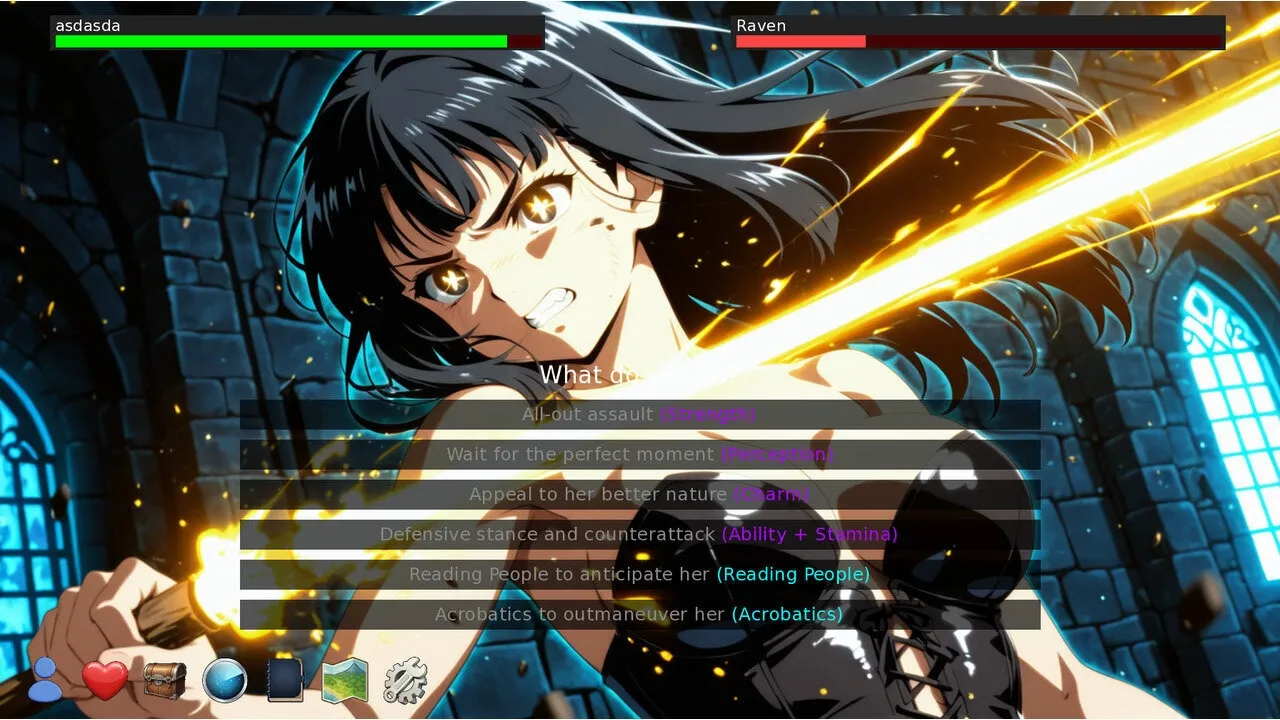Click the blue radar icon

click(x=225, y=681)
